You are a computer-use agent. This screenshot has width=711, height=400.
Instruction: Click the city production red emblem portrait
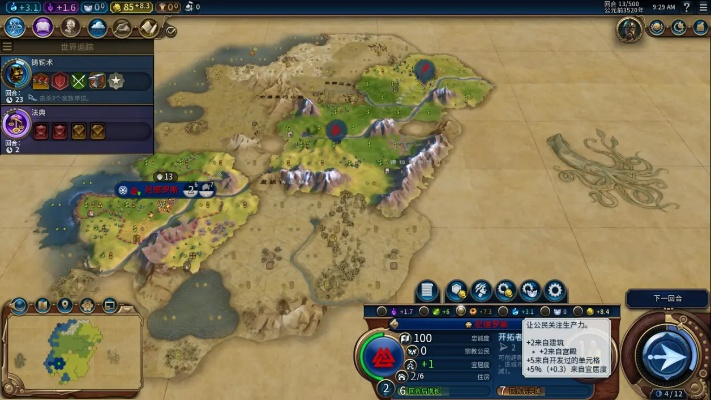(378, 355)
